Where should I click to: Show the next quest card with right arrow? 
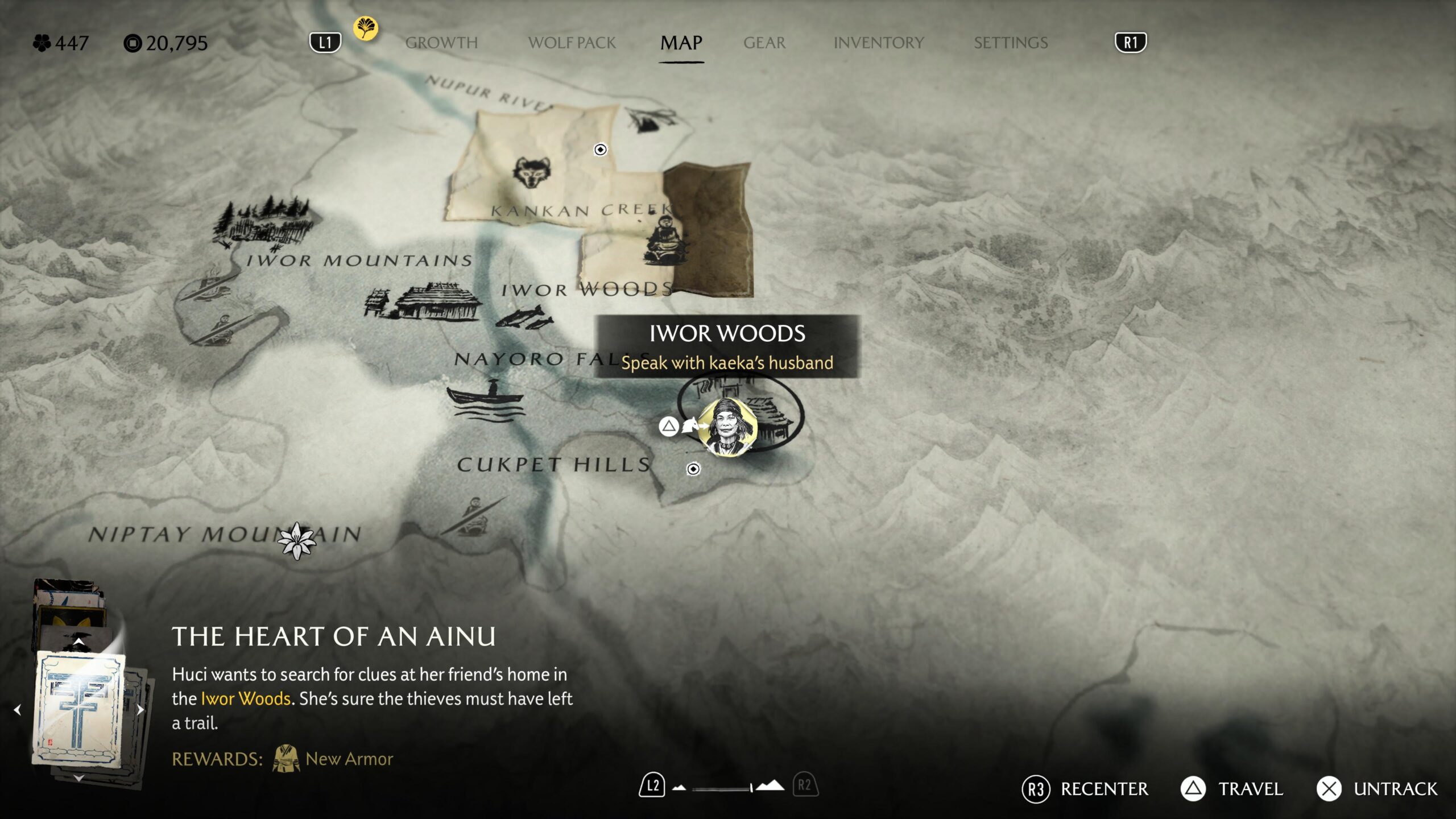(x=140, y=709)
